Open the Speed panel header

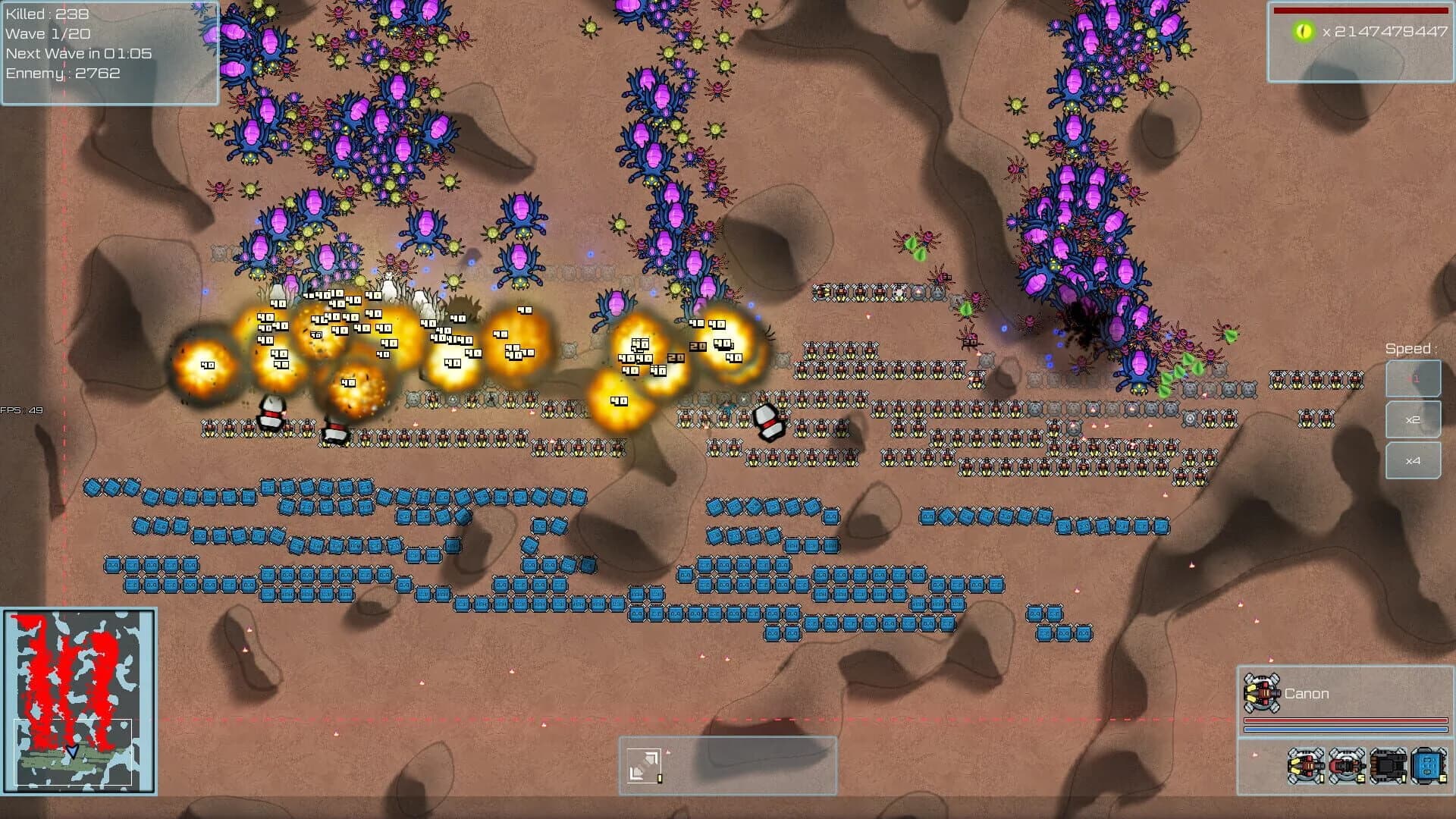(x=1414, y=348)
